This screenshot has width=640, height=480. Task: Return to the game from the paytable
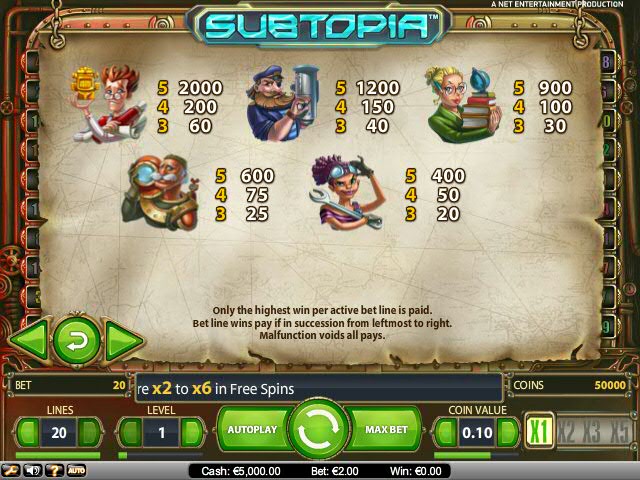click(x=76, y=340)
